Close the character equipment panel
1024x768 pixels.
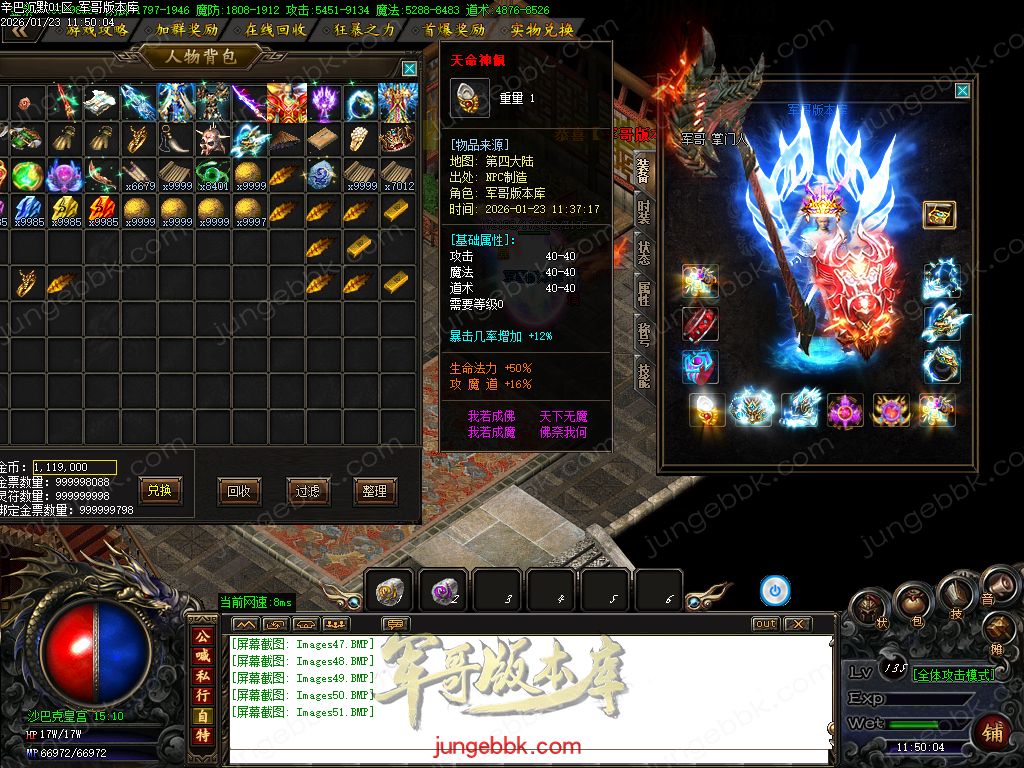962,91
